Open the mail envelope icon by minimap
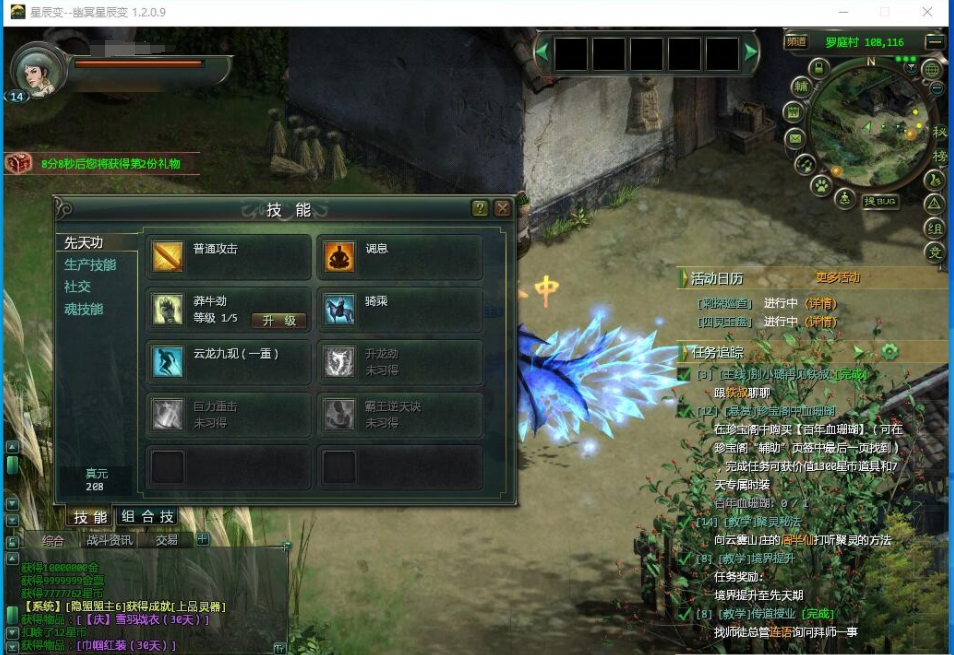 pyautogui.click(x=795, y=138)
